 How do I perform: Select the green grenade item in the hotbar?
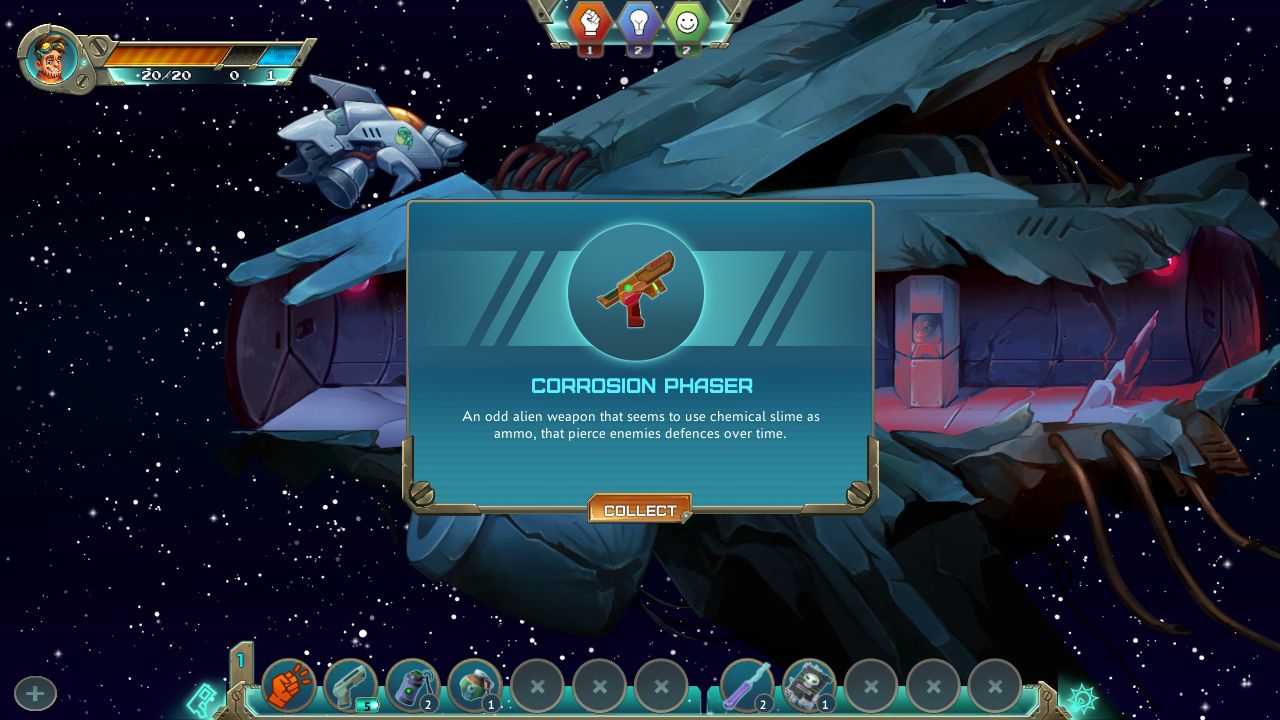click(412, 684)
